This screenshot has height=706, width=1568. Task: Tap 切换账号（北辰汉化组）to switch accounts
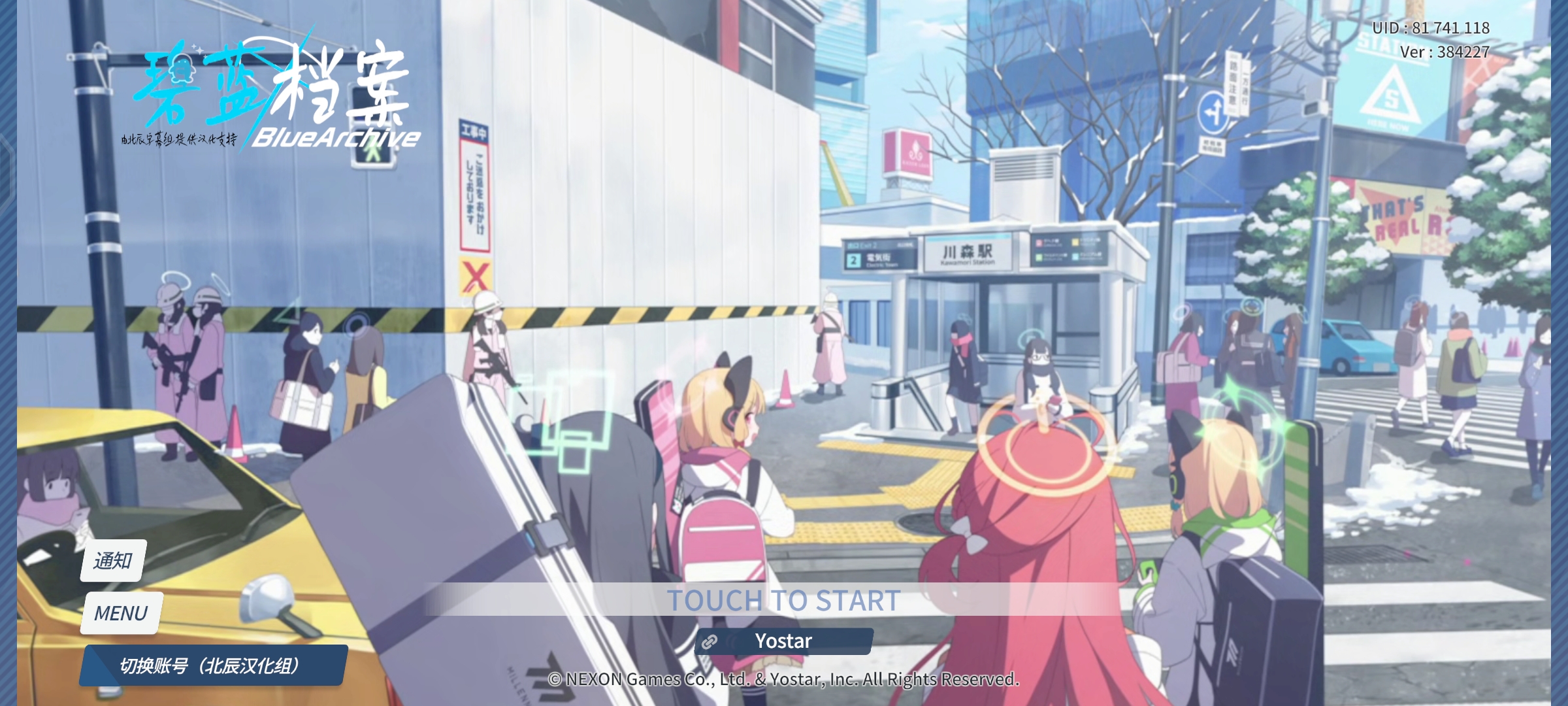(209, 665)
